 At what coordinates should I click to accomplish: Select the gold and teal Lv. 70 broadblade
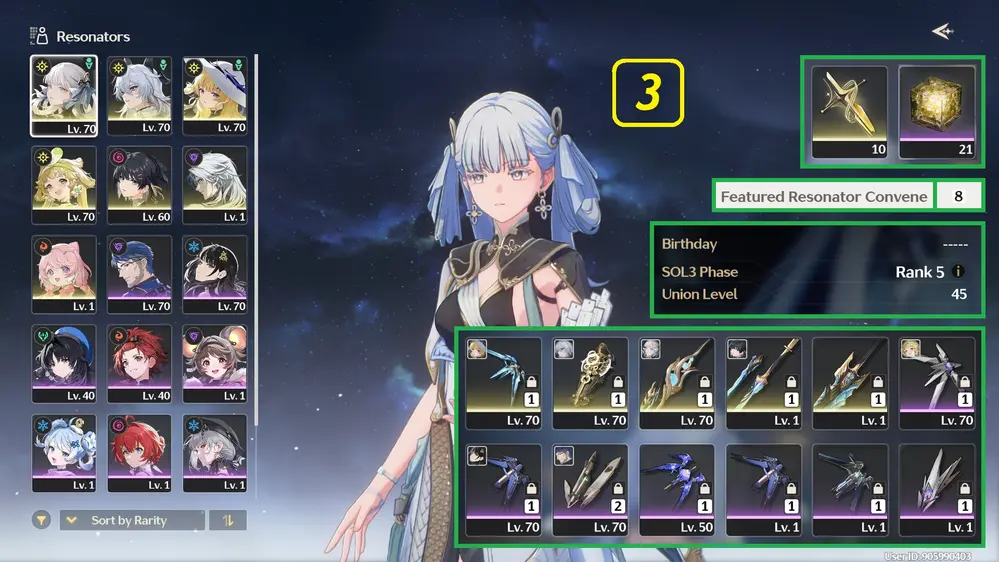[x=677, y=383]
